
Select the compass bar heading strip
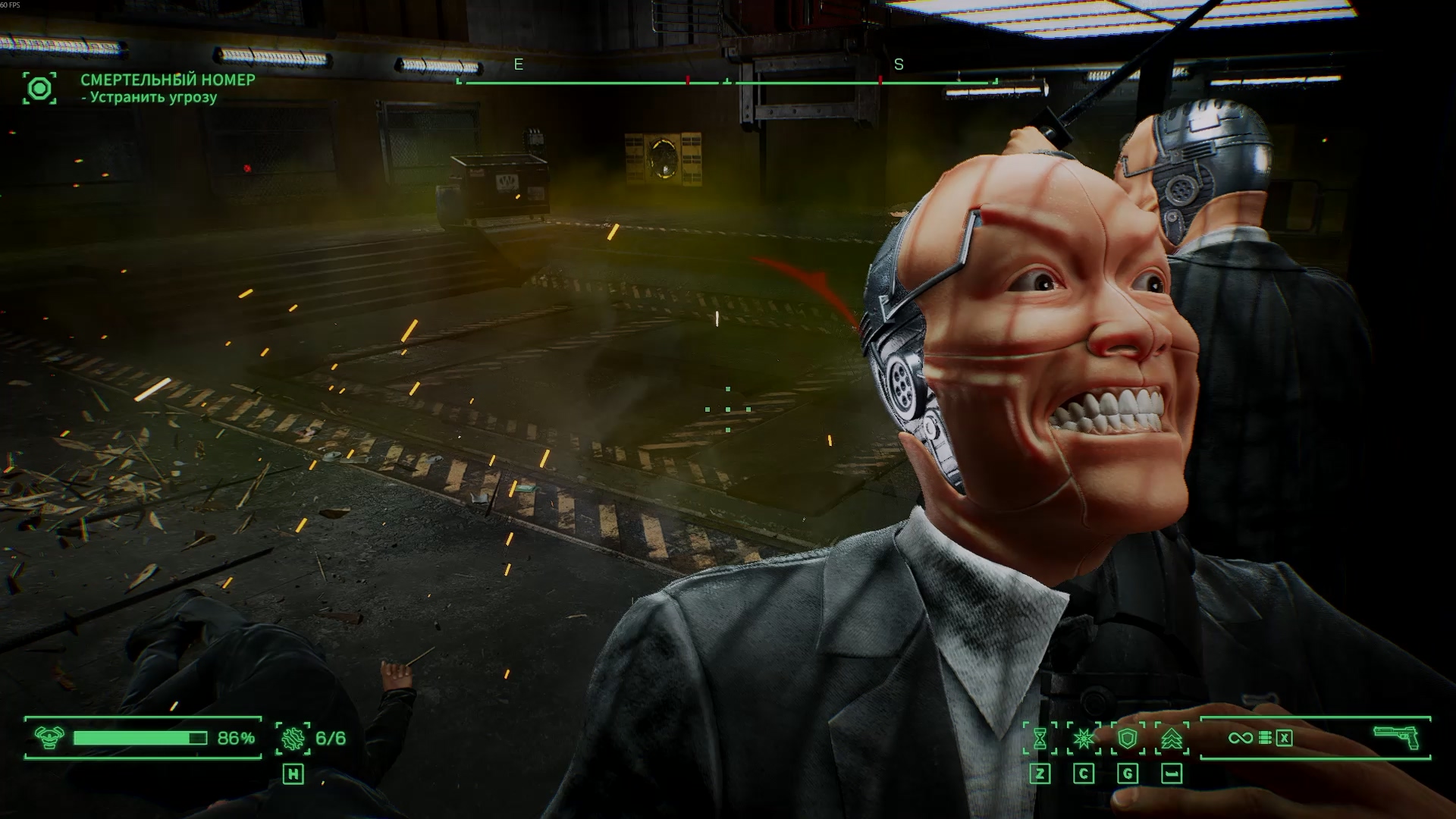726,82
